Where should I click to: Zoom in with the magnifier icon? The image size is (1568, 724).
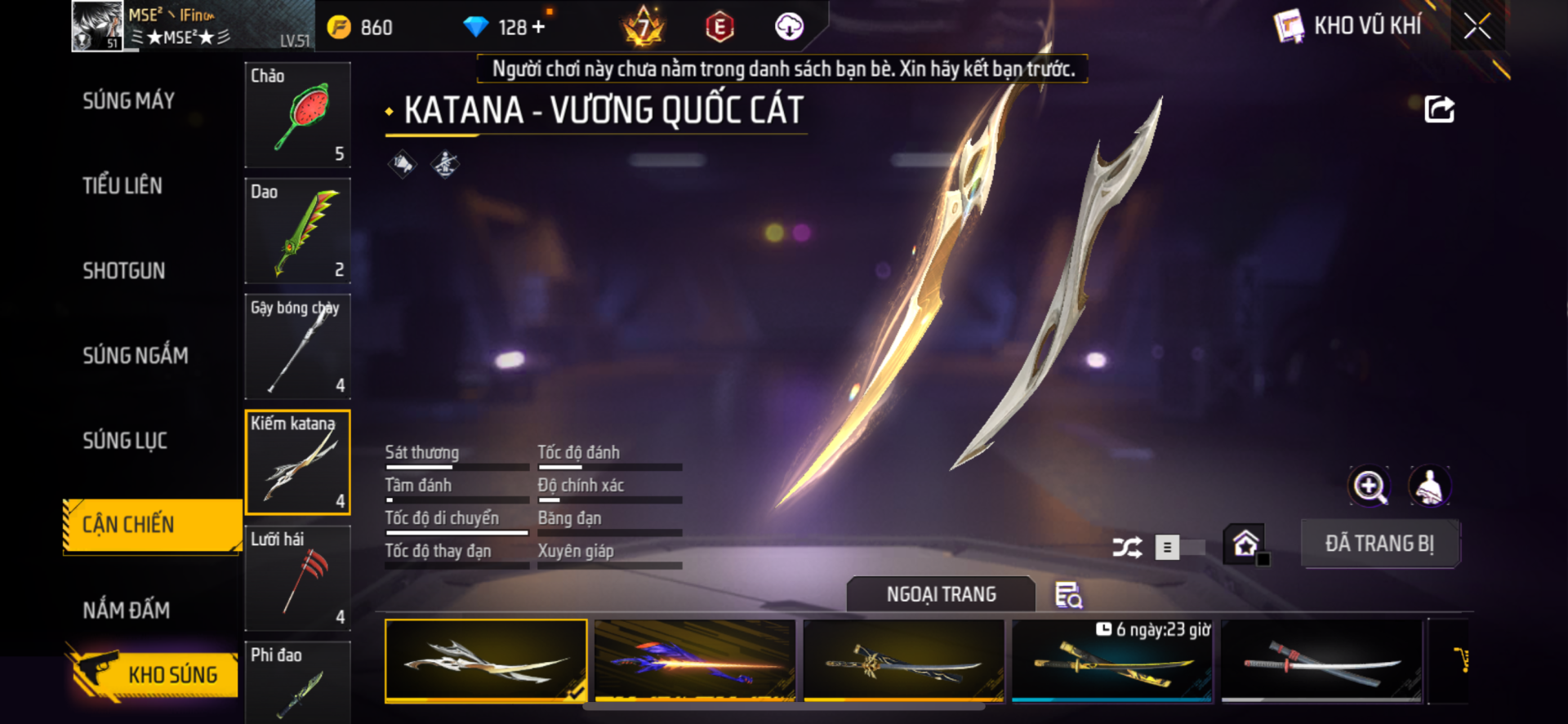tap(1369, 487)
